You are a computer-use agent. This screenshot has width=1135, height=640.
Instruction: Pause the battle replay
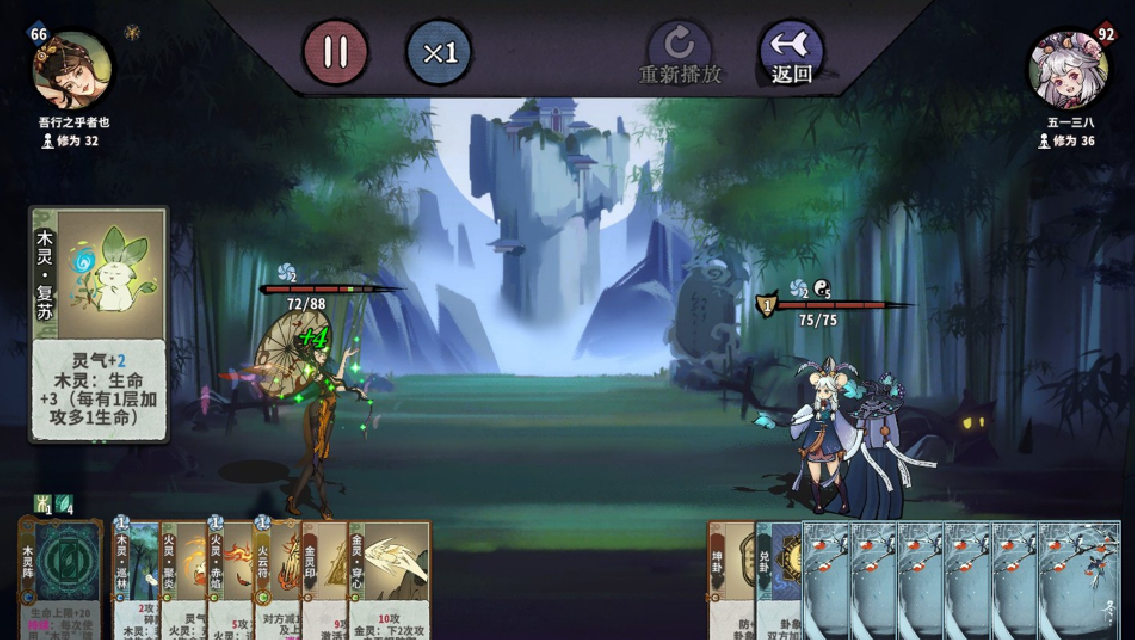coord(335,52)
